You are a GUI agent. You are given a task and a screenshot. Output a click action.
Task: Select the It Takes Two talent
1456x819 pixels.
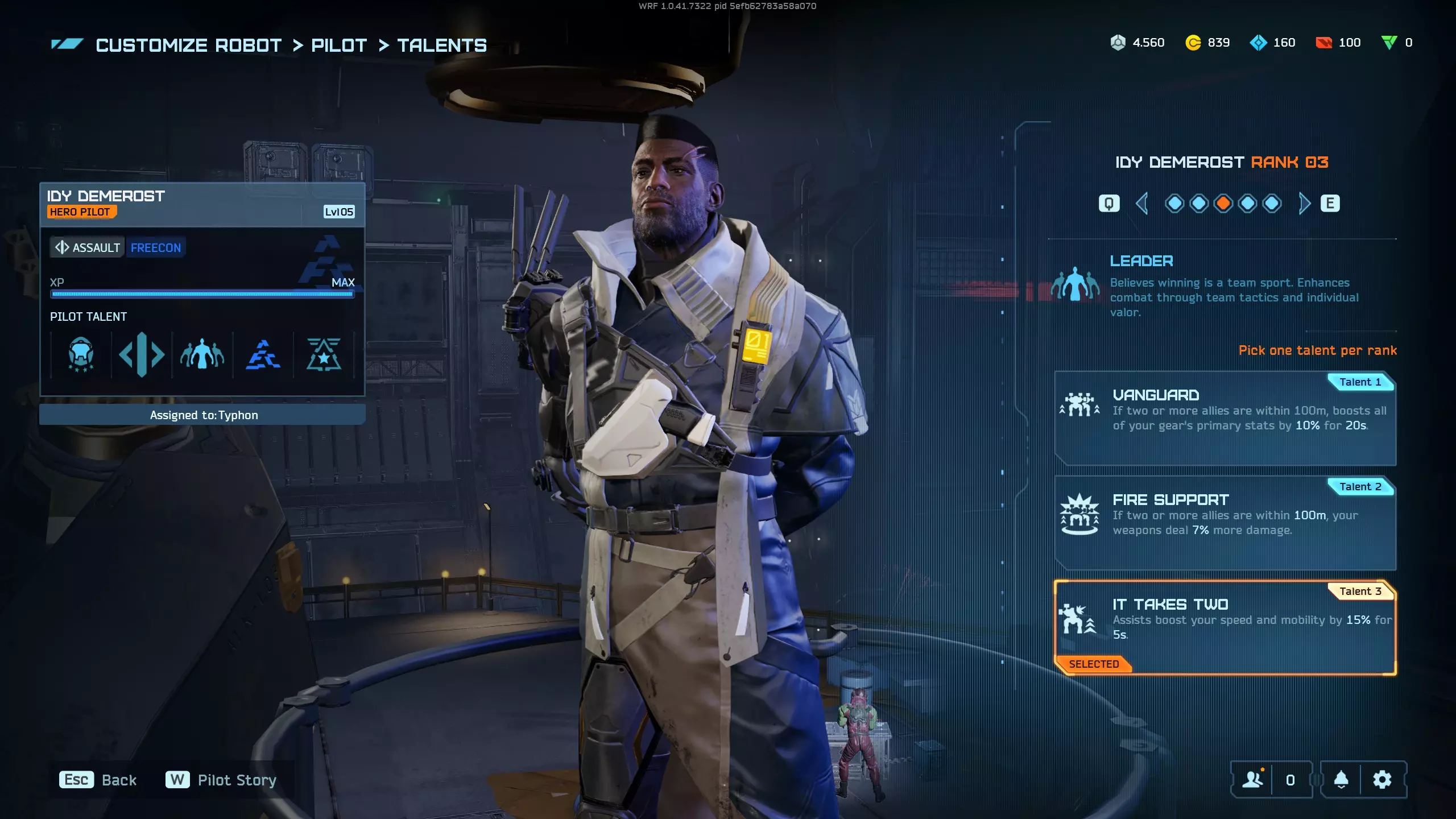tap(1225, 627)
